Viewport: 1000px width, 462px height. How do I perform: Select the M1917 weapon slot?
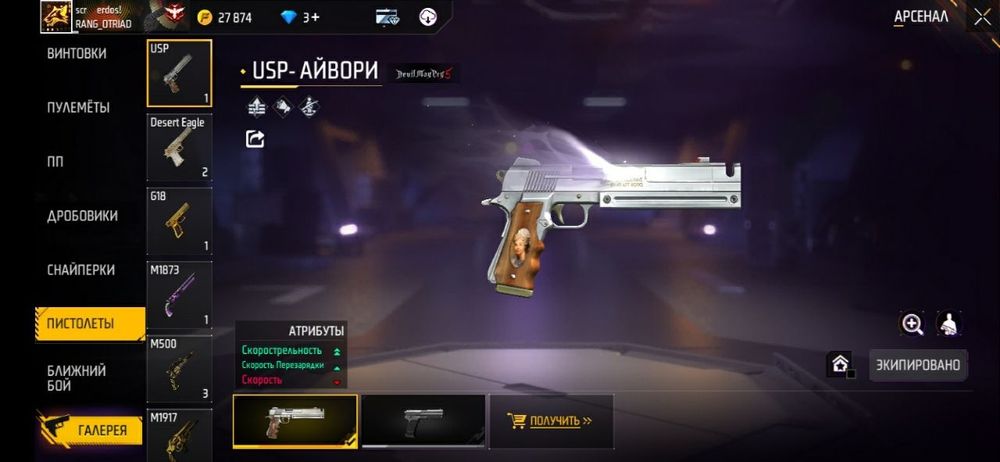[179, 435]
